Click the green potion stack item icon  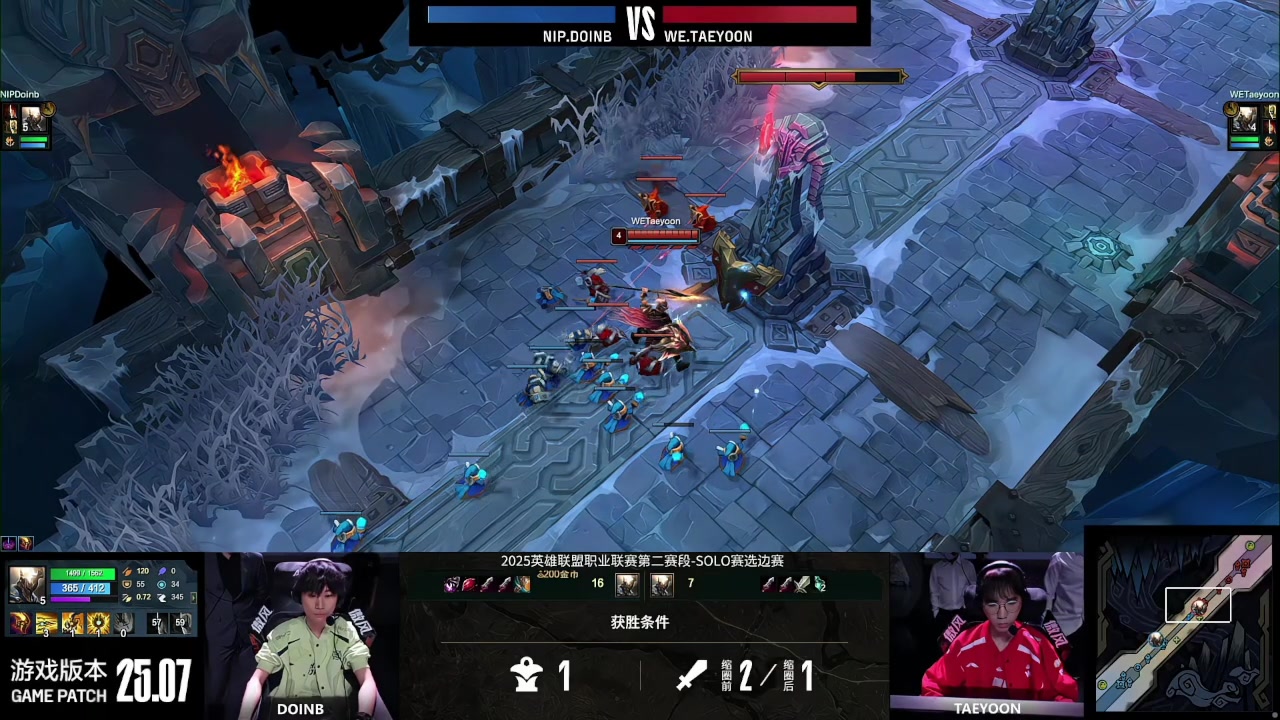[820, 585]
